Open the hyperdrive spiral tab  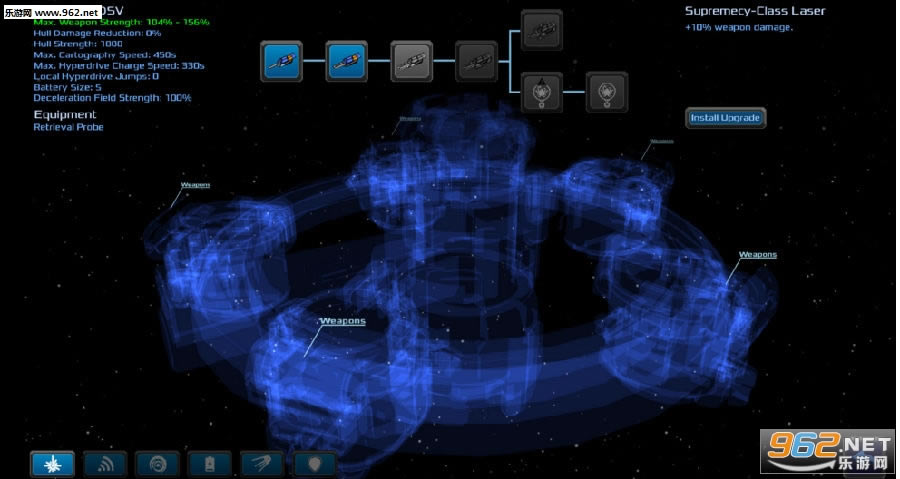157,463
